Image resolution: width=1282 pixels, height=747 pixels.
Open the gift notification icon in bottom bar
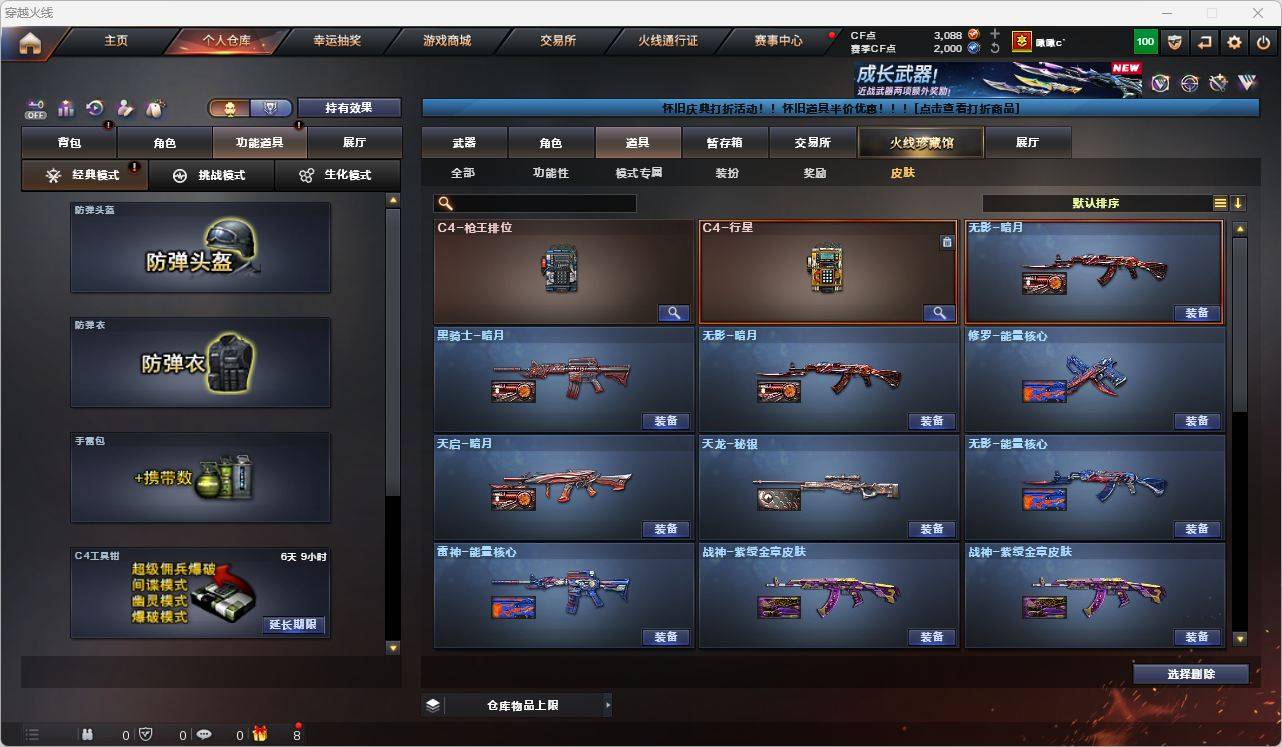(x=261, y=736)
